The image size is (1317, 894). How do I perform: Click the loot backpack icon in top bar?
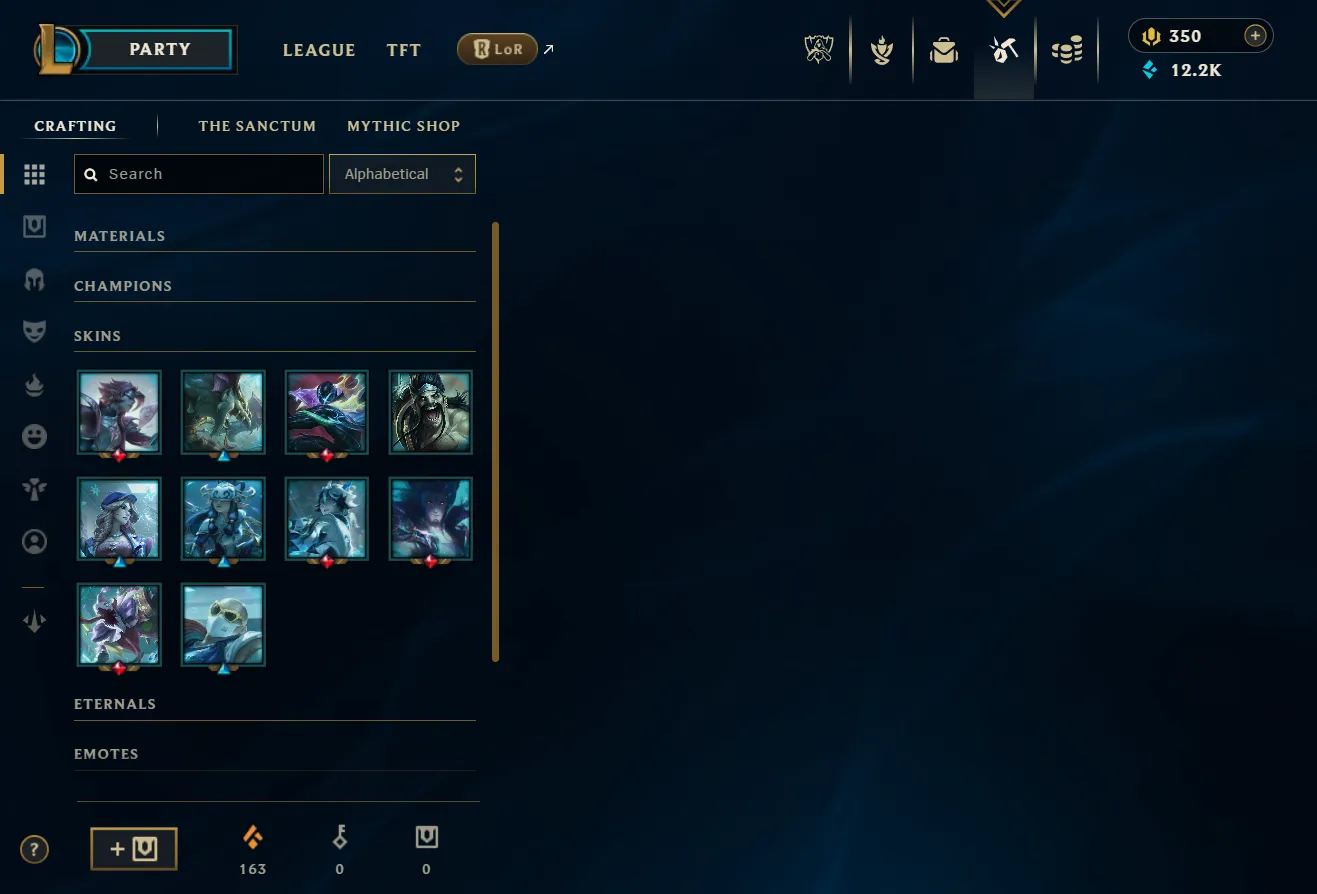coord(943,49)
